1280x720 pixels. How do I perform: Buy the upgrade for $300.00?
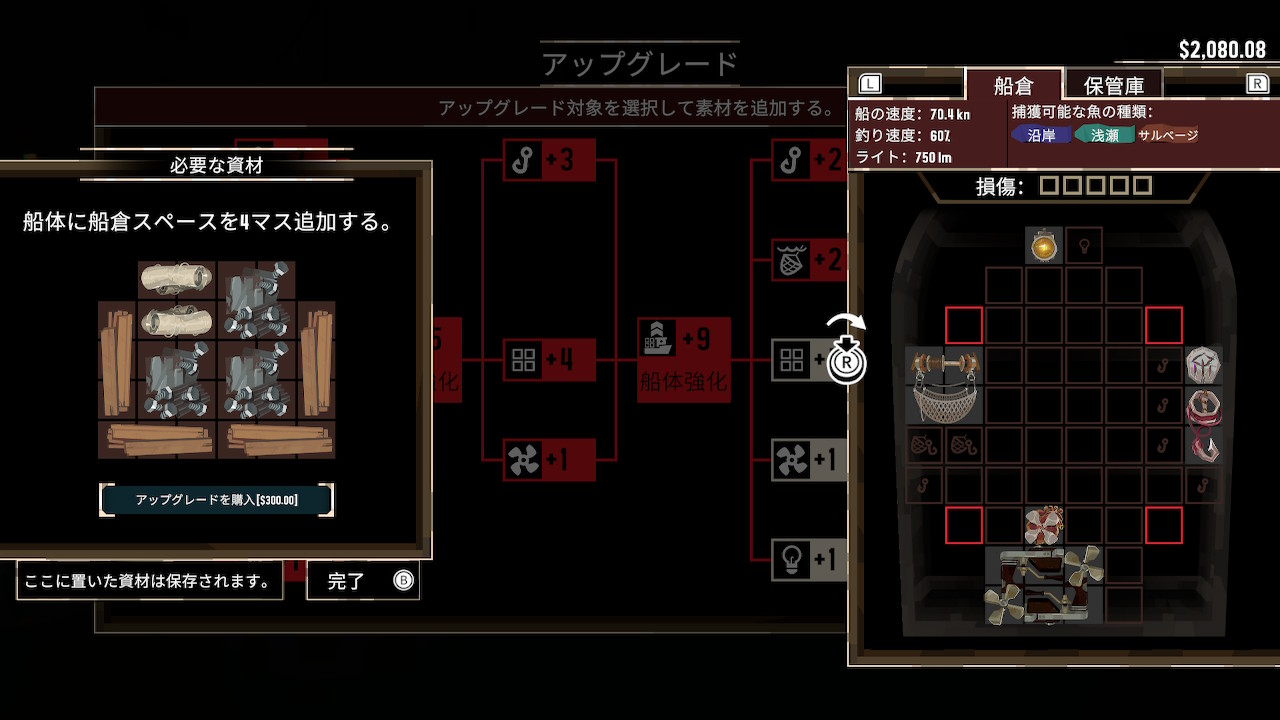point(216,499)
